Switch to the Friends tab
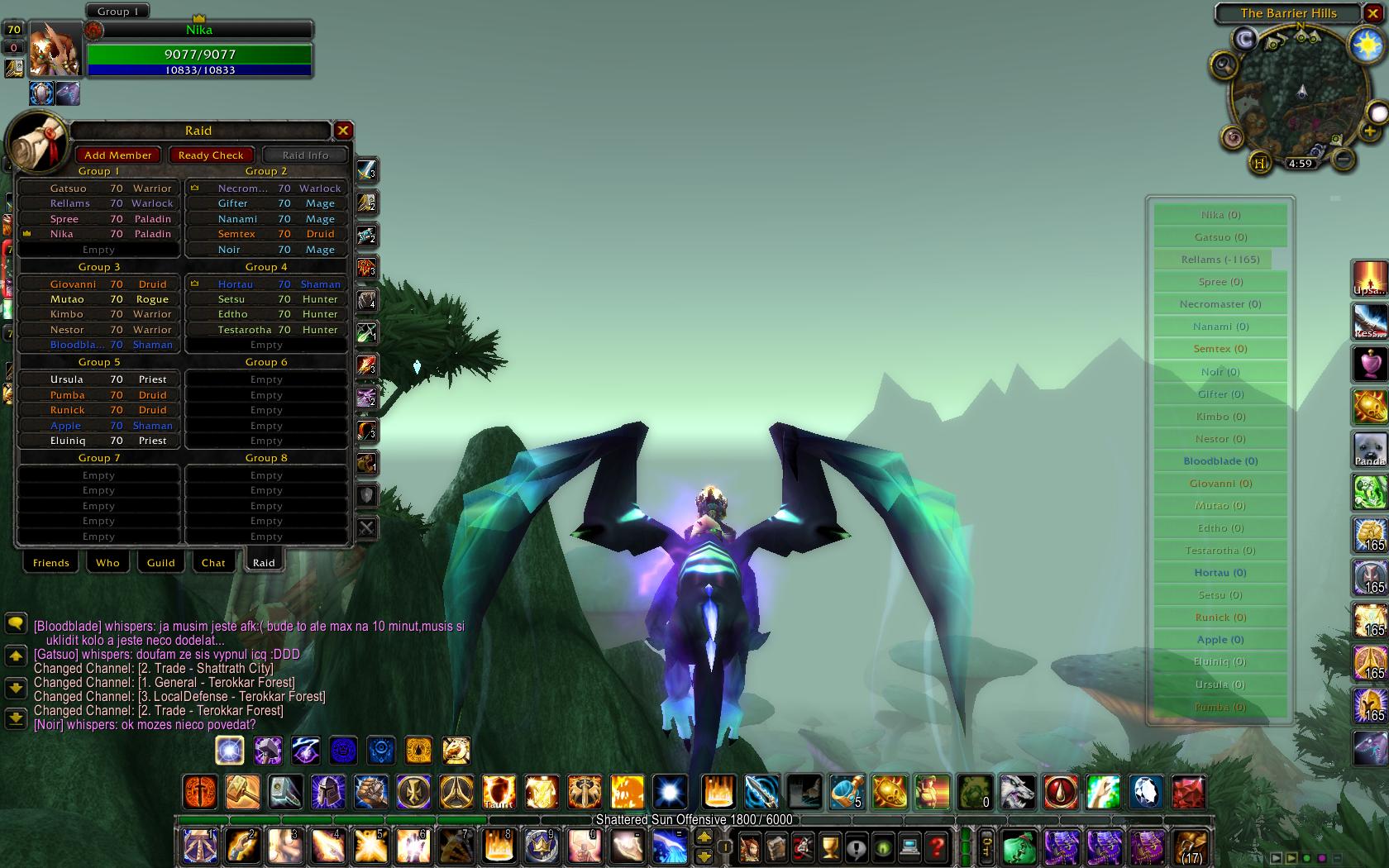Viewport: 1389px width, 868px height. point(50,563)
